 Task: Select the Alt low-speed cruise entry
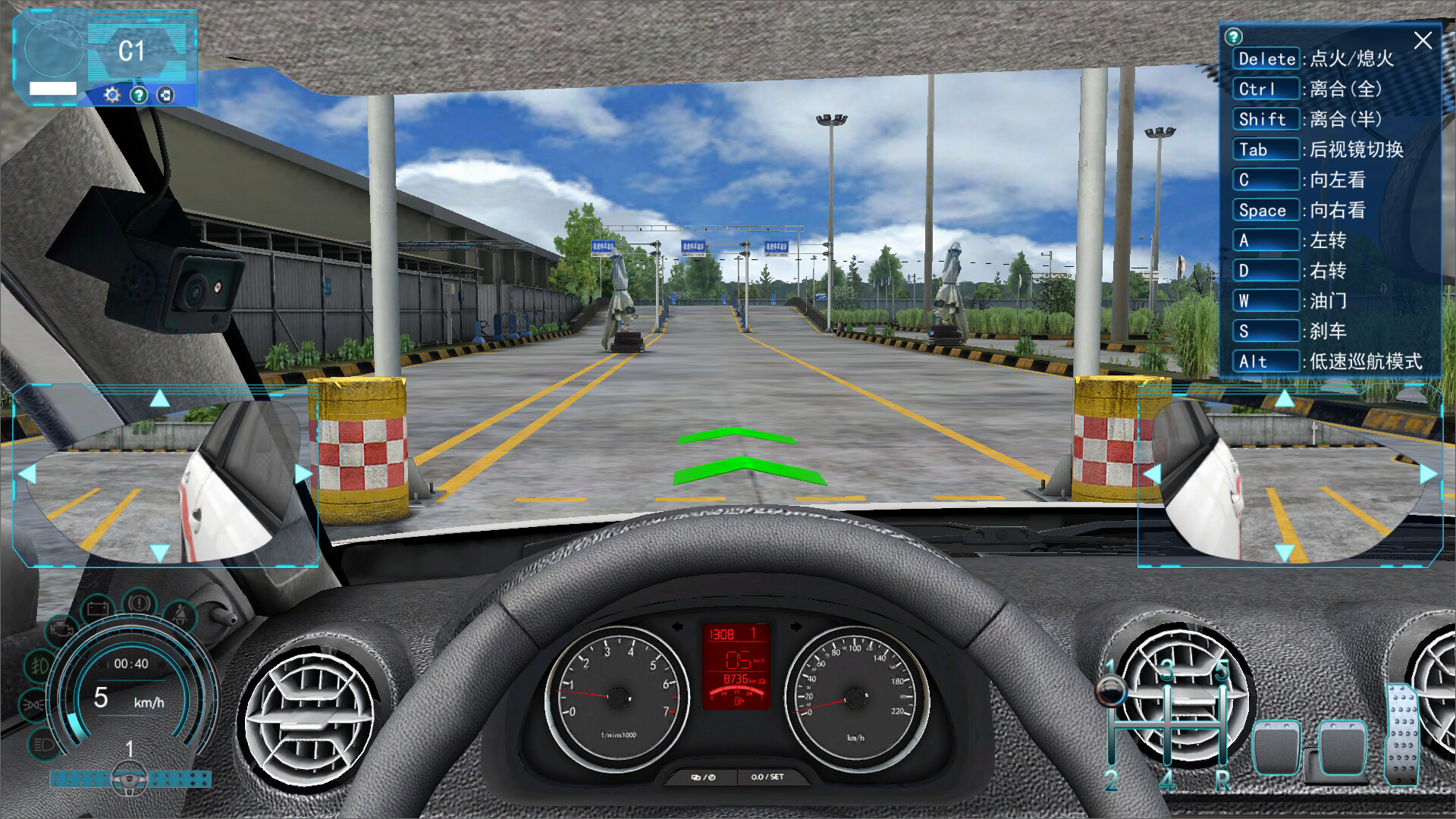point(1266,362)
